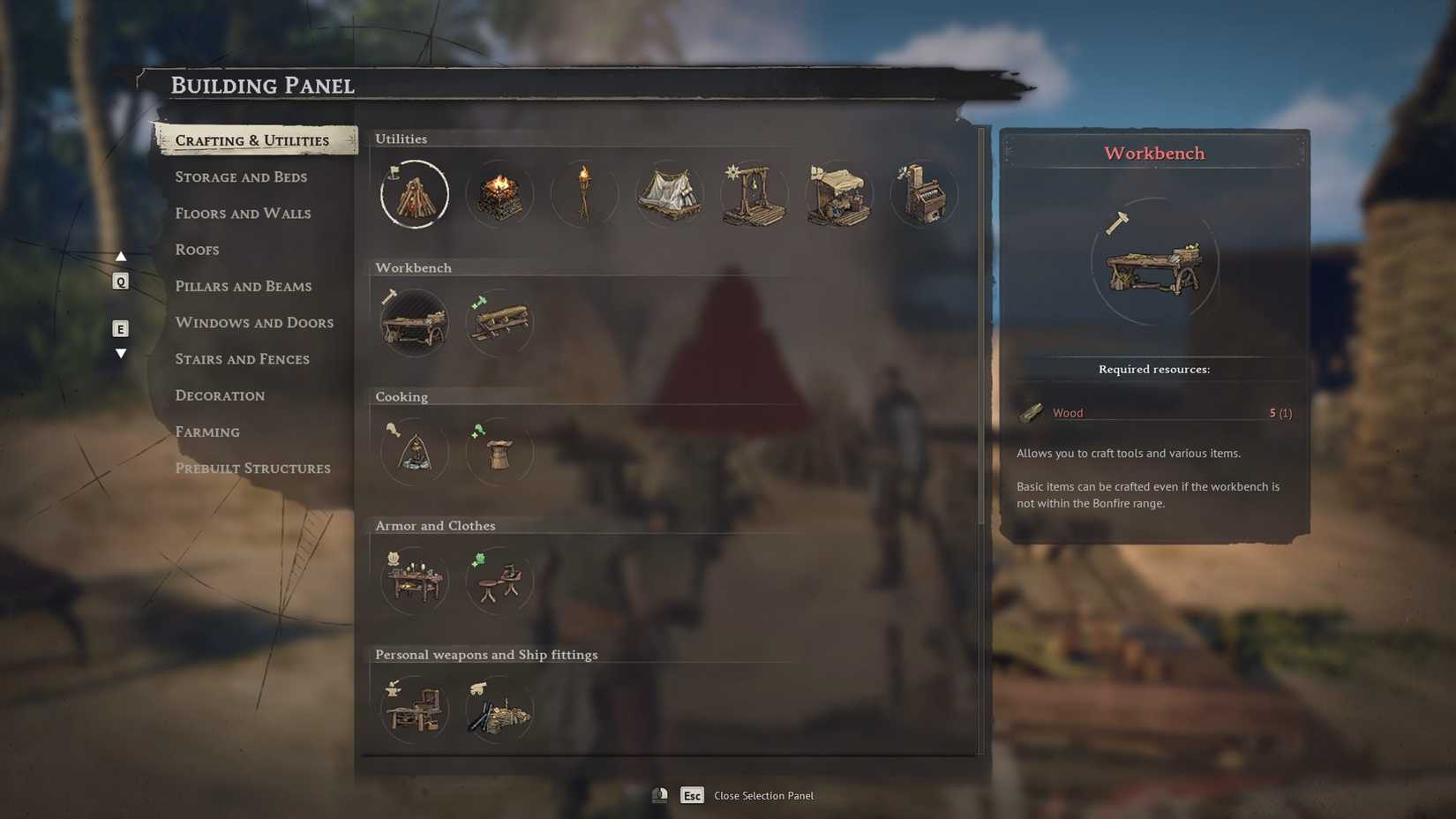The image size is (1456, 819).
Task: Select the Farming category
Action: click(x=207, y=432)
